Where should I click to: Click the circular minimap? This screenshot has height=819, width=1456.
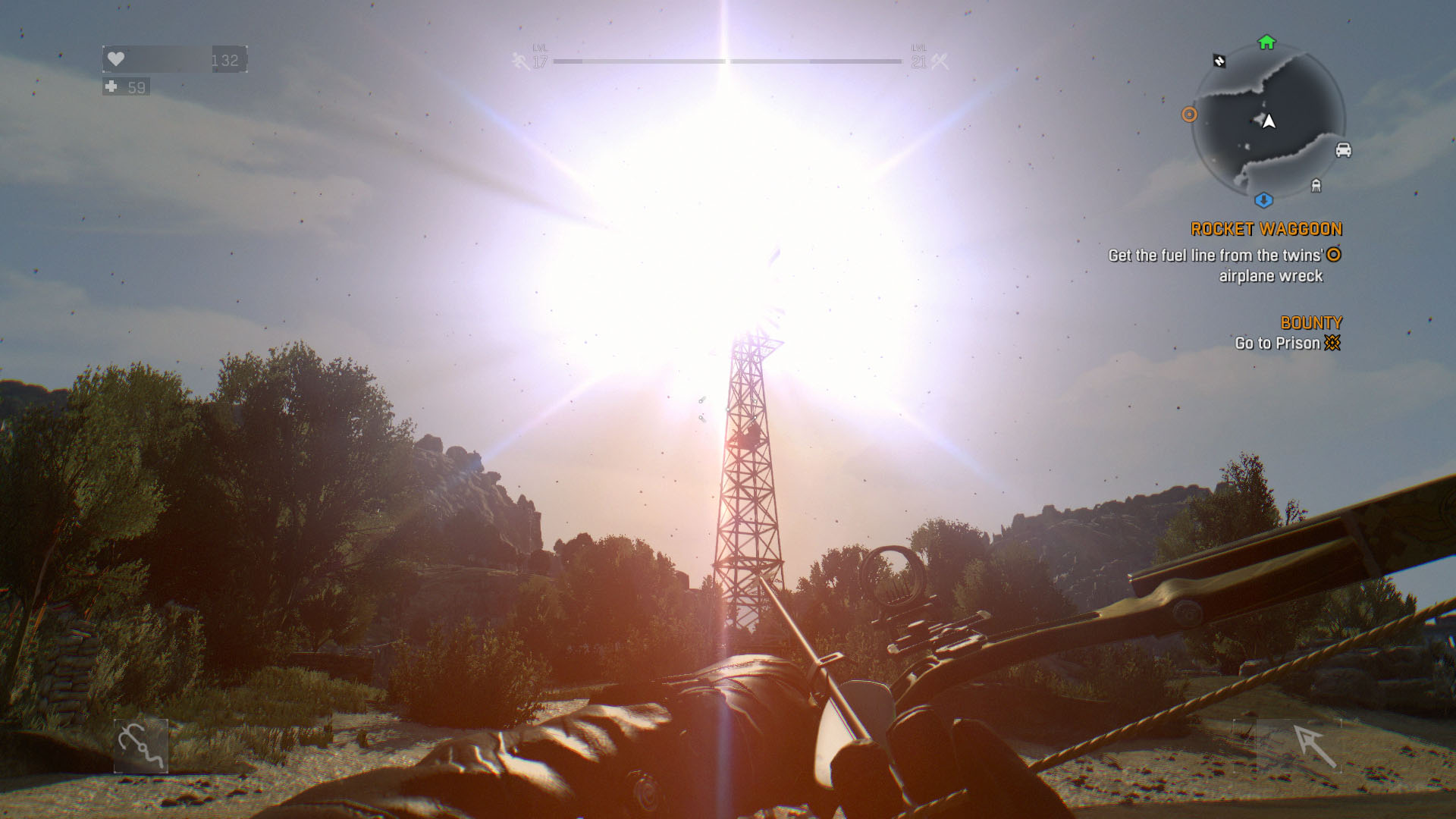(1268, 121)
